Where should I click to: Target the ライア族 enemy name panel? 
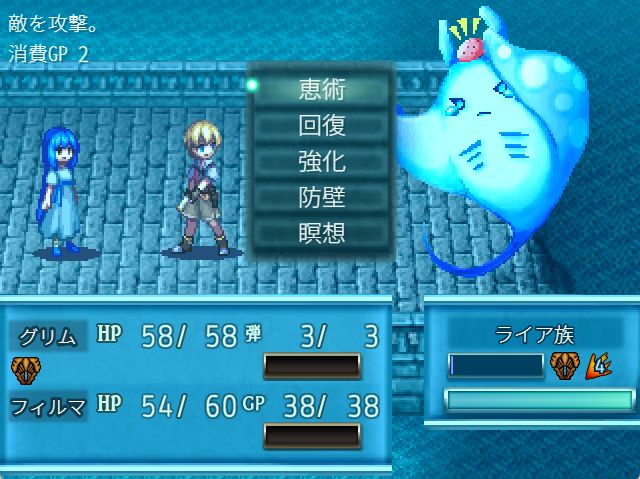coord(532,336)
